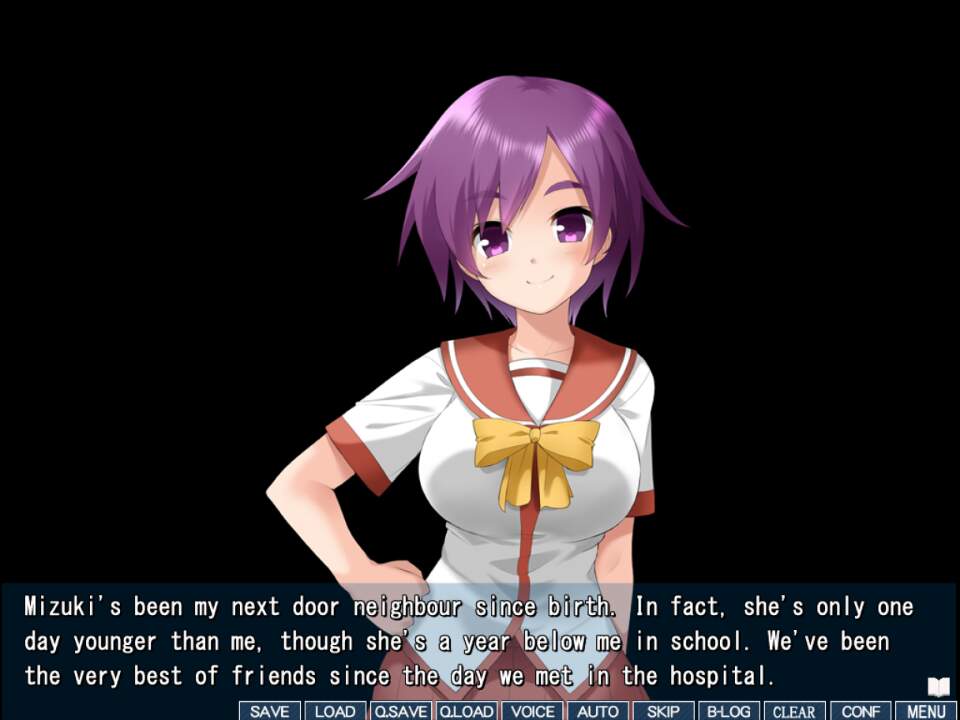This screenshot has width=960, height=720.
Task: Hide the text box with CLEAR
Action: click(x=794, y=711)
